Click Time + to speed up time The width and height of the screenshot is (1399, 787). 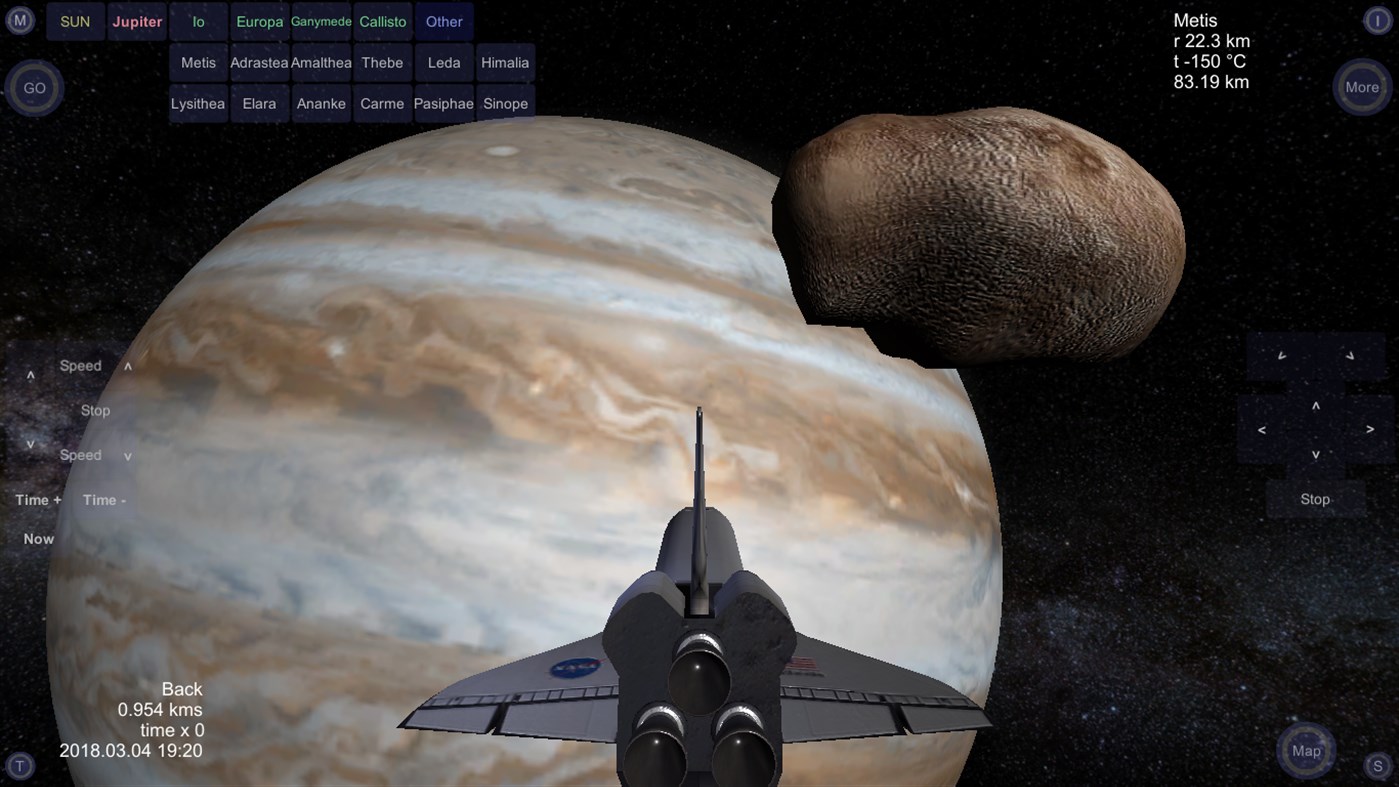click(37, 499)
